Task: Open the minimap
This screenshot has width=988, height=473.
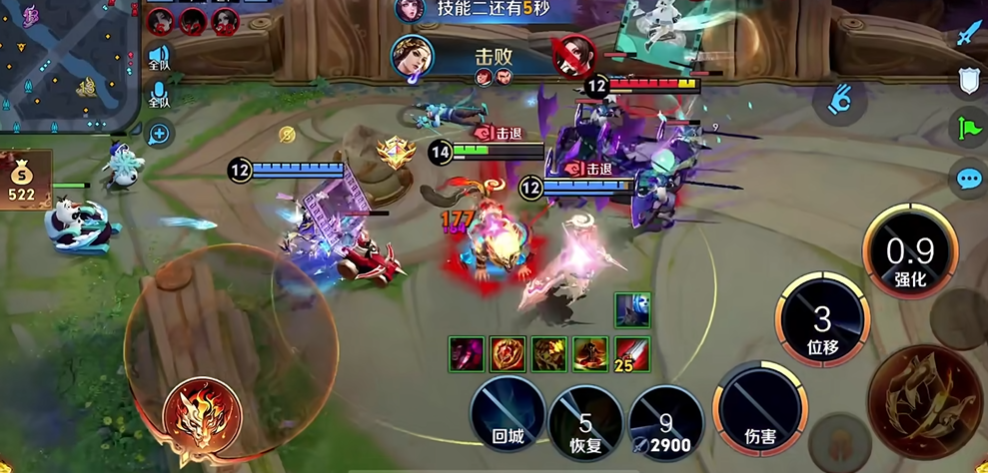Action: point(65,62)
